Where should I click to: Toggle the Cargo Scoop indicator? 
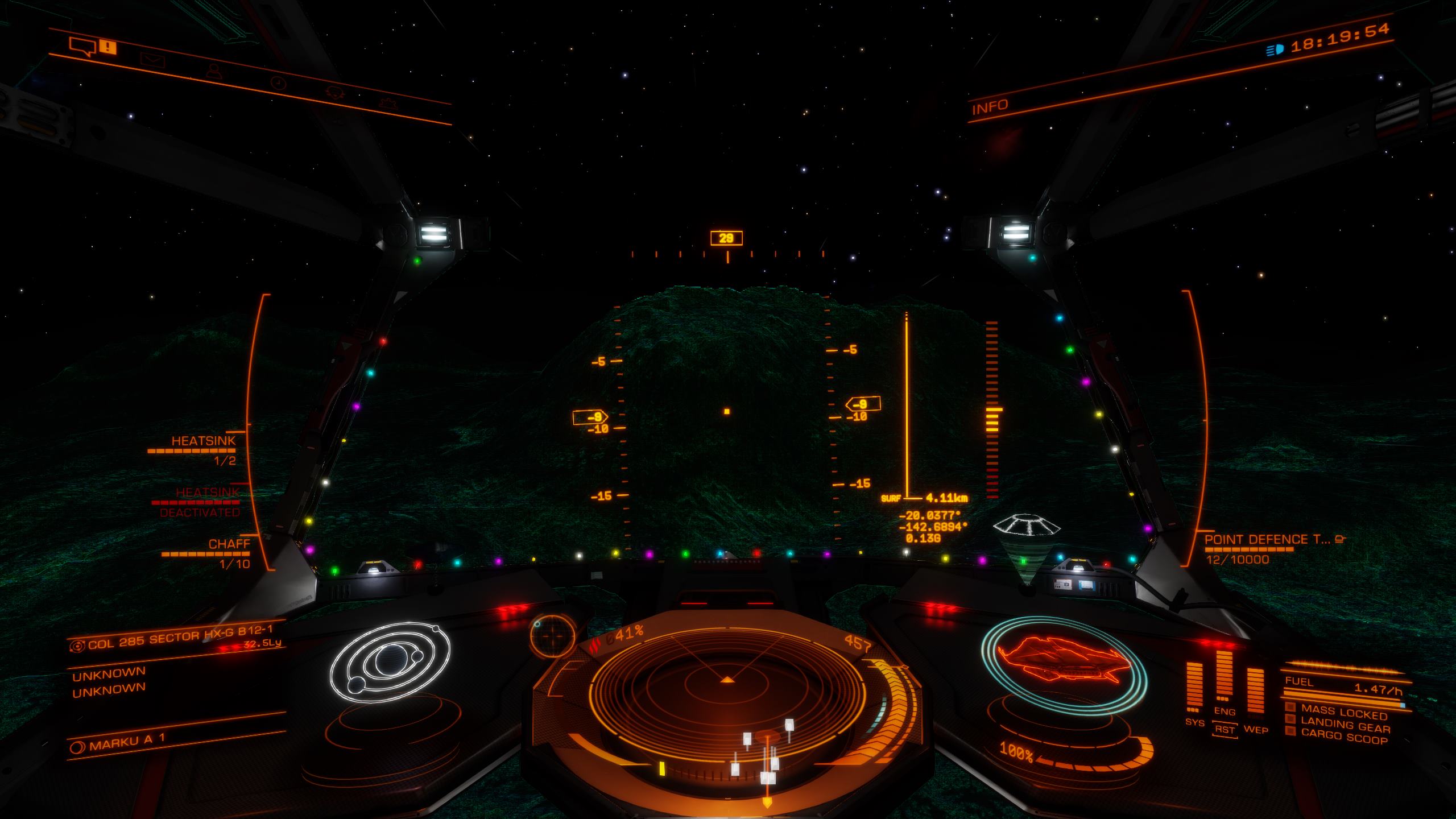(x=1345, y=737)
